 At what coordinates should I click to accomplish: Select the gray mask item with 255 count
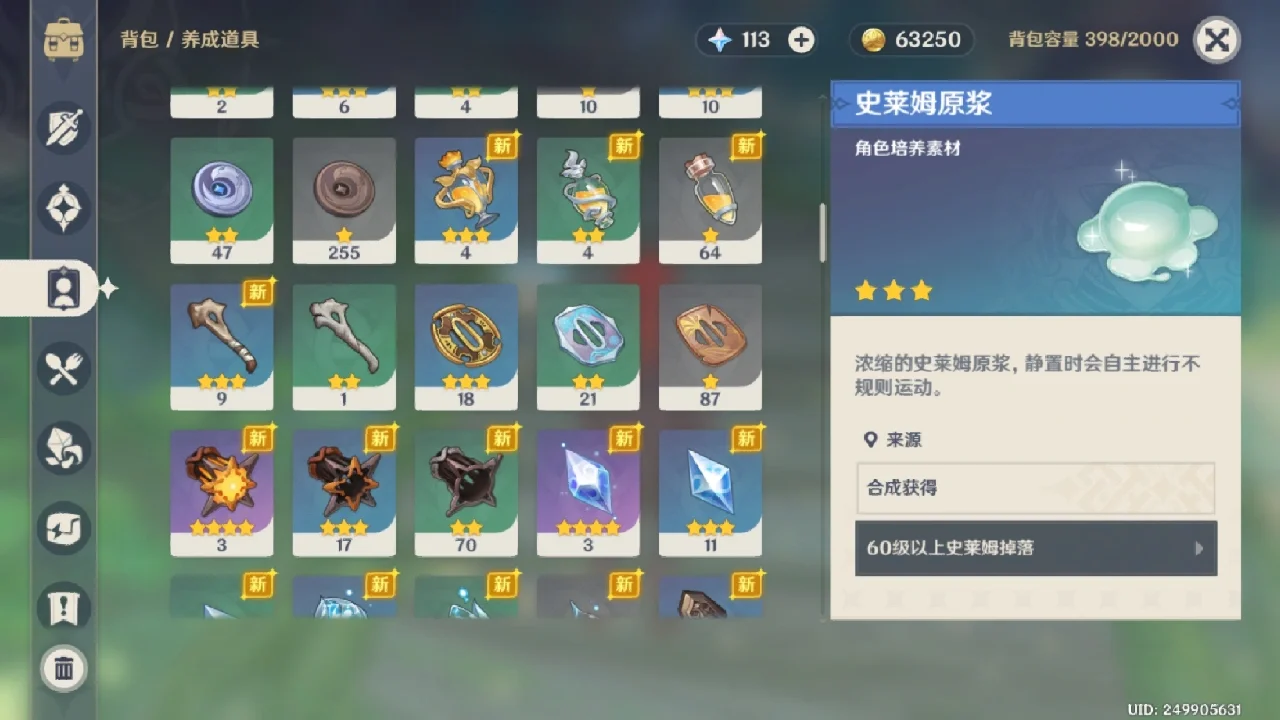tap(343, 200)
